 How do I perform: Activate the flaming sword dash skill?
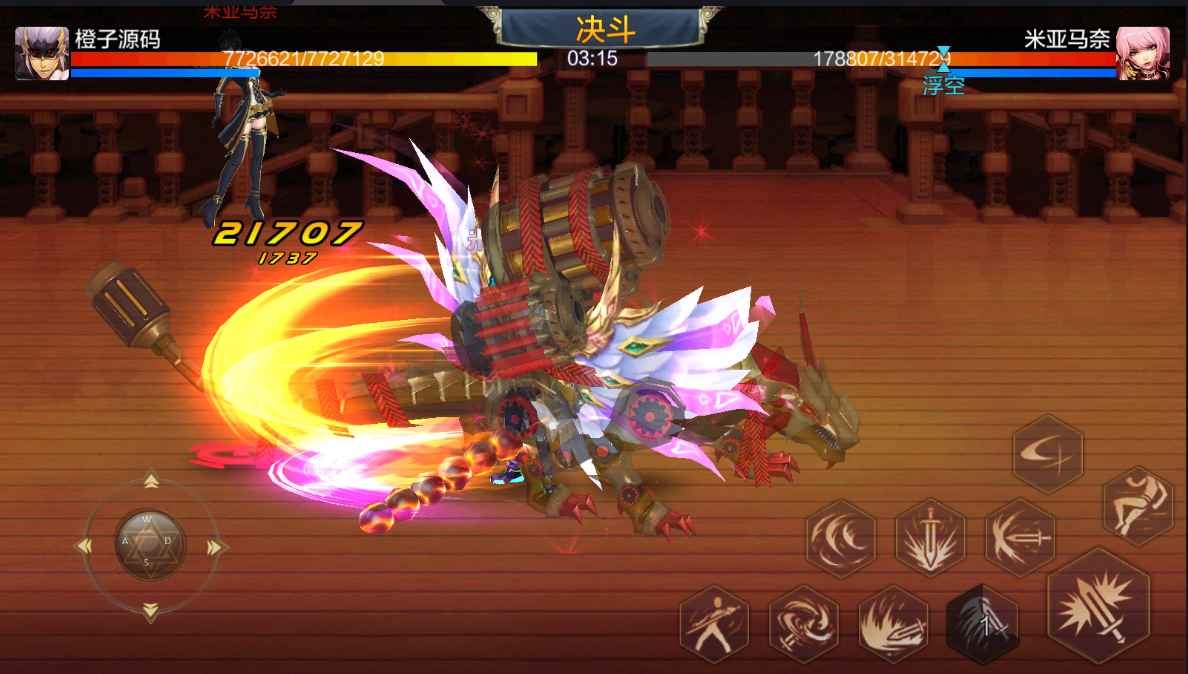pos(893,624)
